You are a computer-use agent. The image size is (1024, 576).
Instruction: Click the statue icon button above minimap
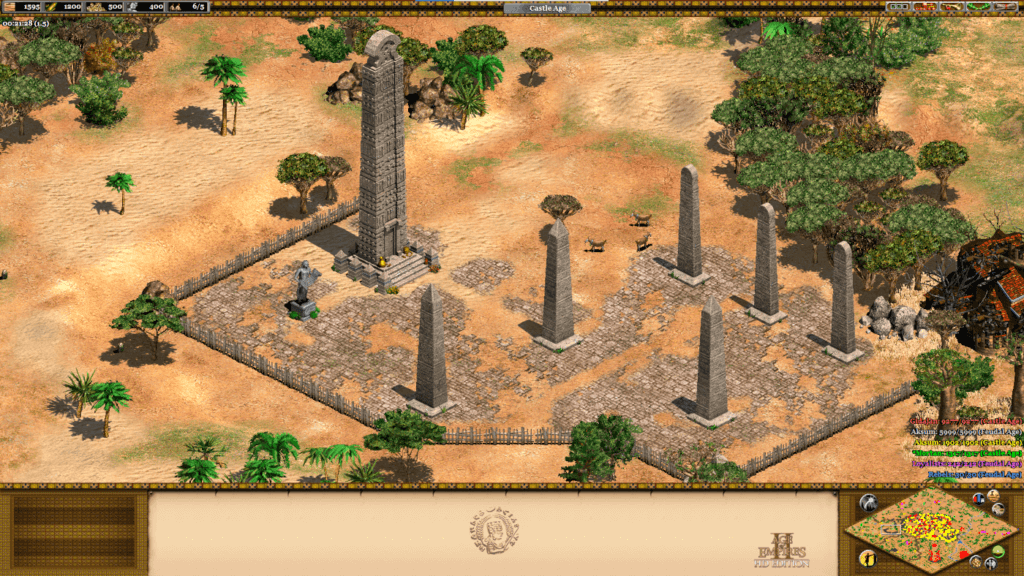pos(993,495)
